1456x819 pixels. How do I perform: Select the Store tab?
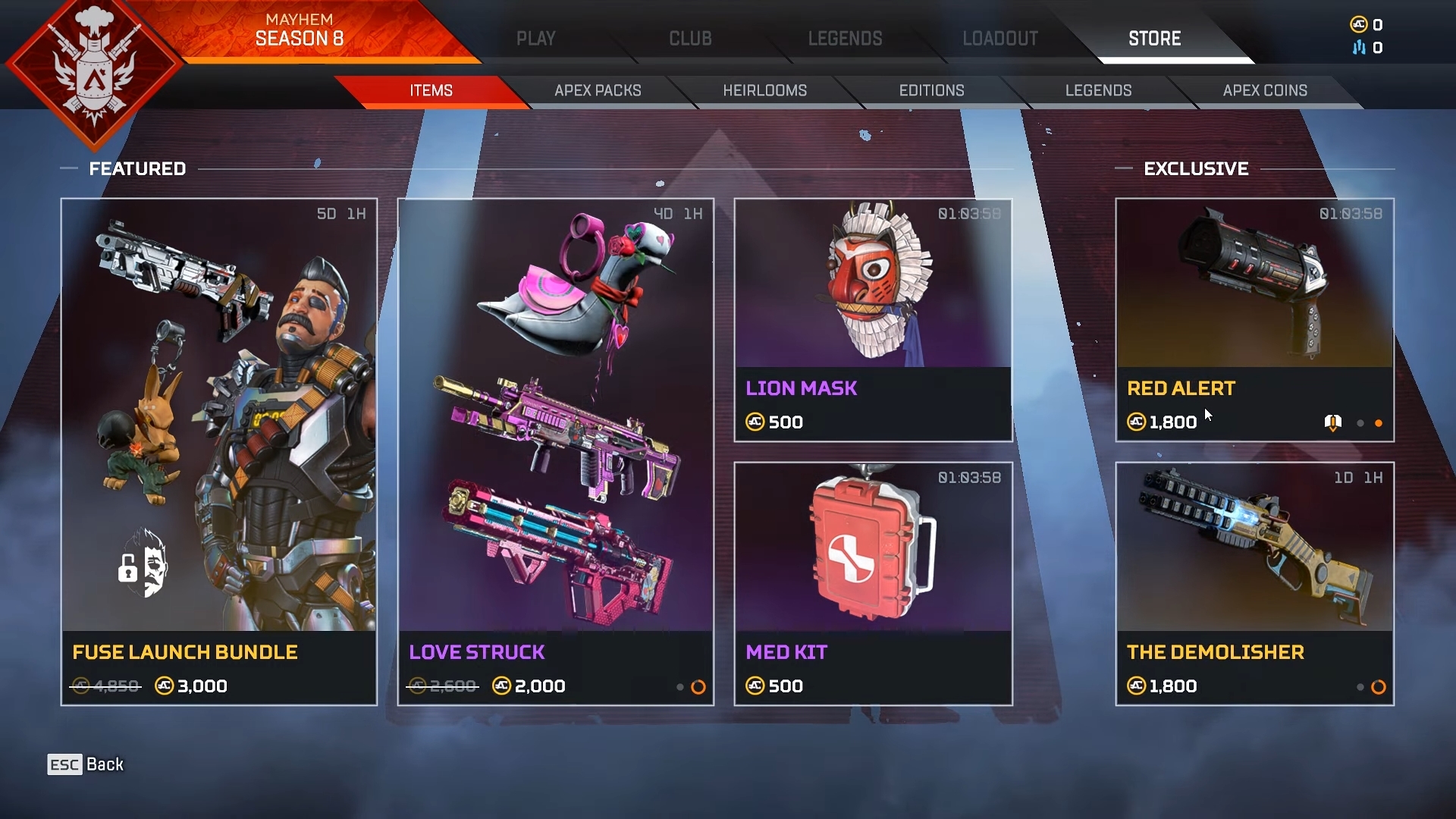[1154, 39]
